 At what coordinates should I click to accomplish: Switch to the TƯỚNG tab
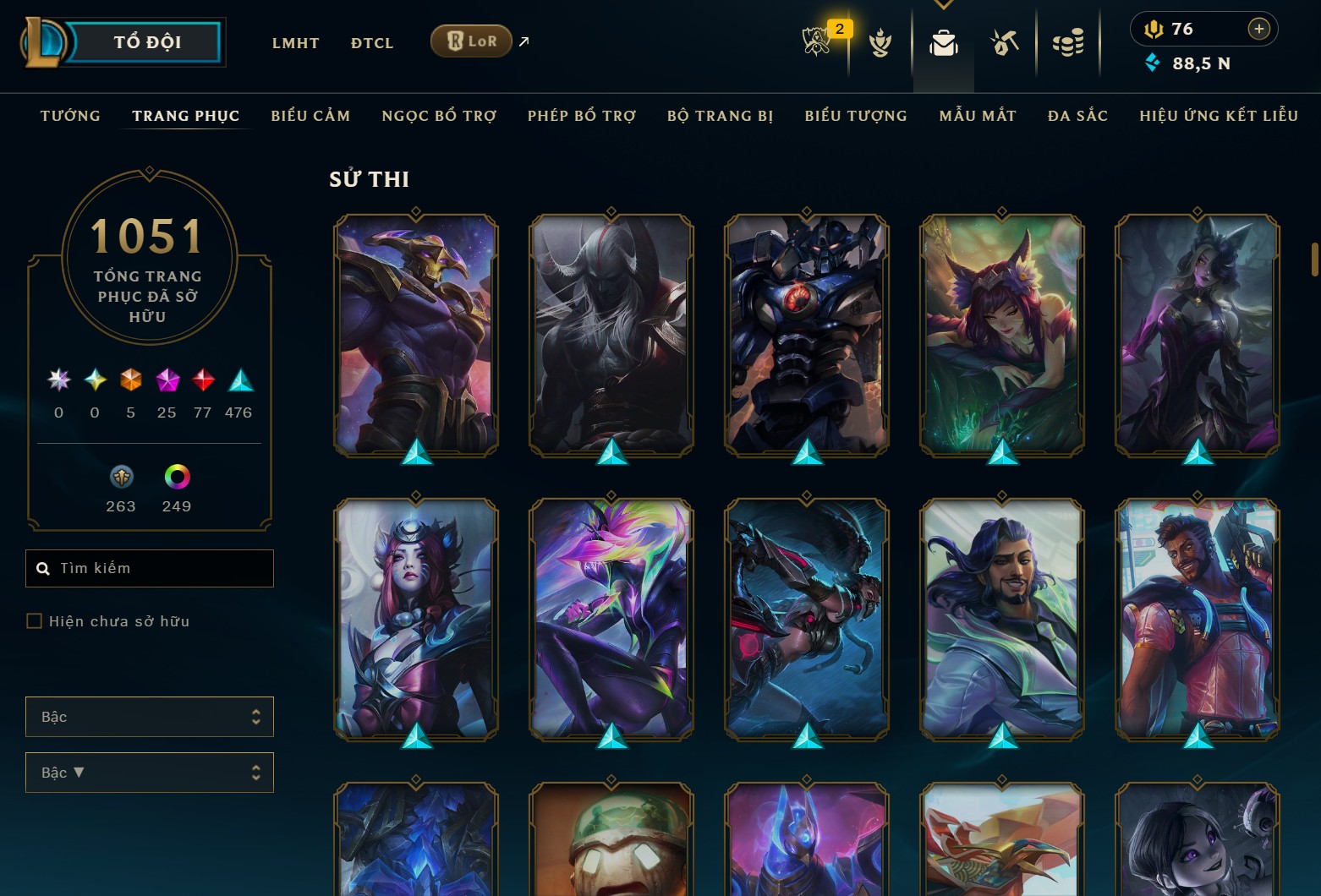coord(70,116)
